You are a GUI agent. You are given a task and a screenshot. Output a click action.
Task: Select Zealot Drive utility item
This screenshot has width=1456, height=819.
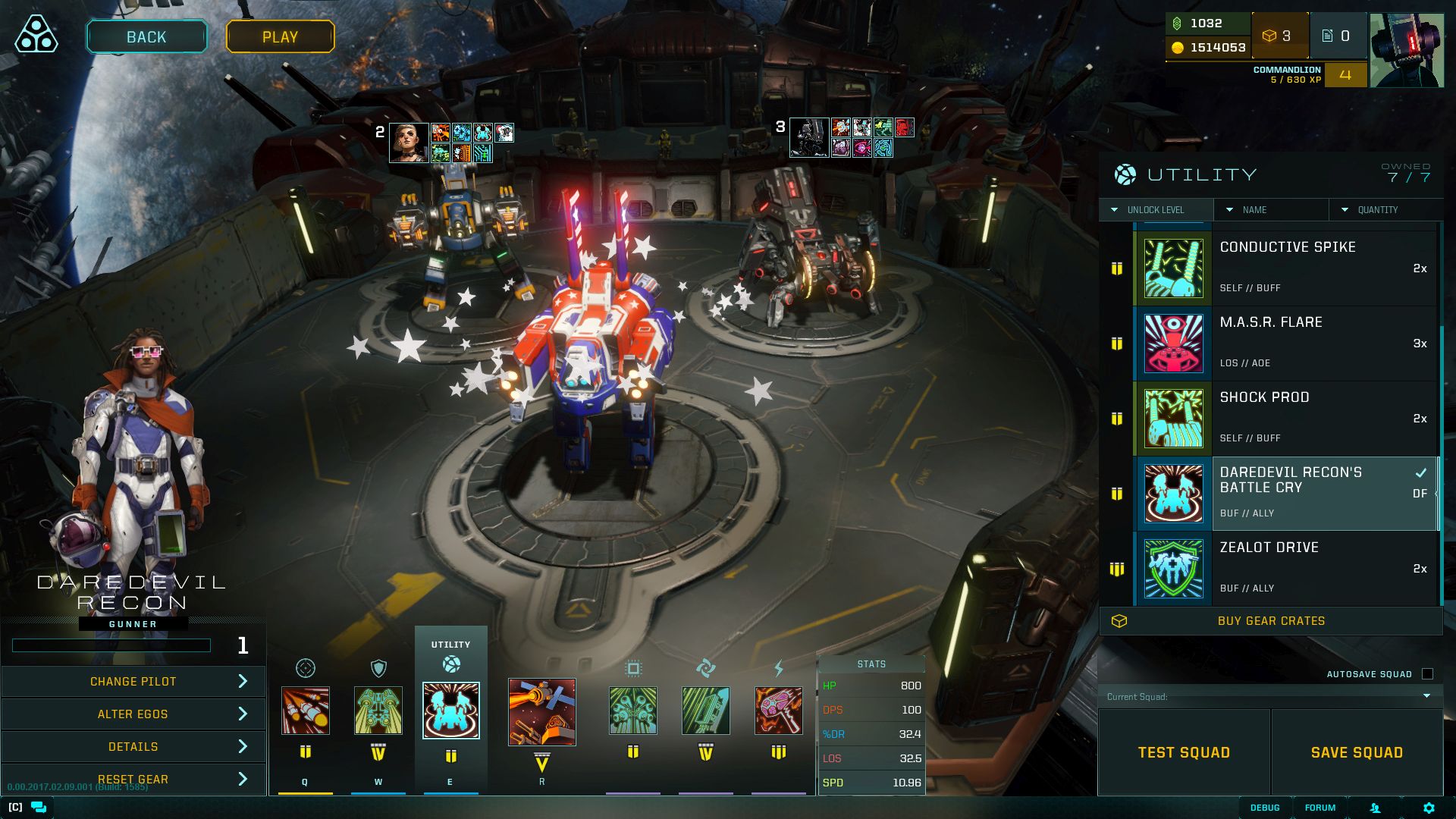point(1286,569)
